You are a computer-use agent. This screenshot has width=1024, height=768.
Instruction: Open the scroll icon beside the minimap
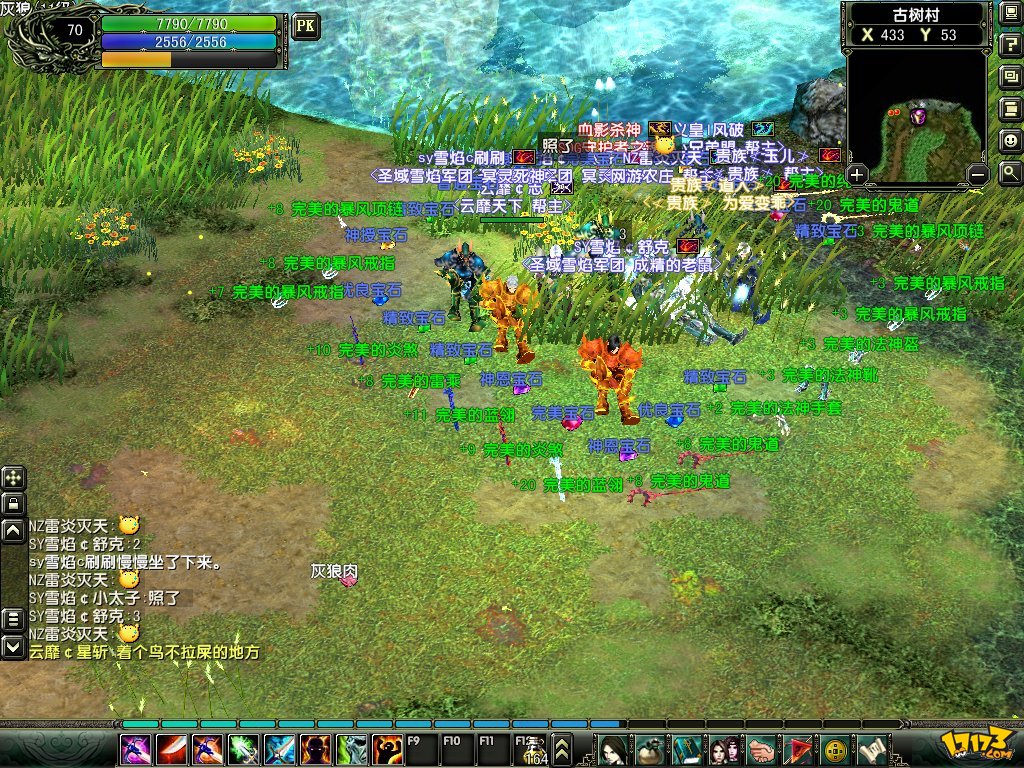[x=1010, y=109]
